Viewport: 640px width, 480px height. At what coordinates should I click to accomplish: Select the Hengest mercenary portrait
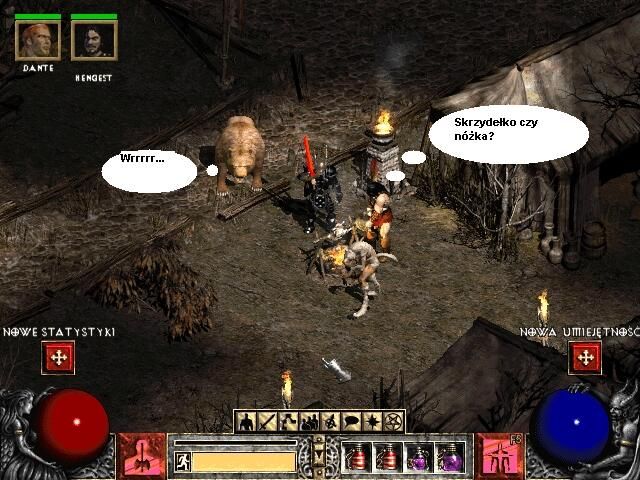point(94,40)
